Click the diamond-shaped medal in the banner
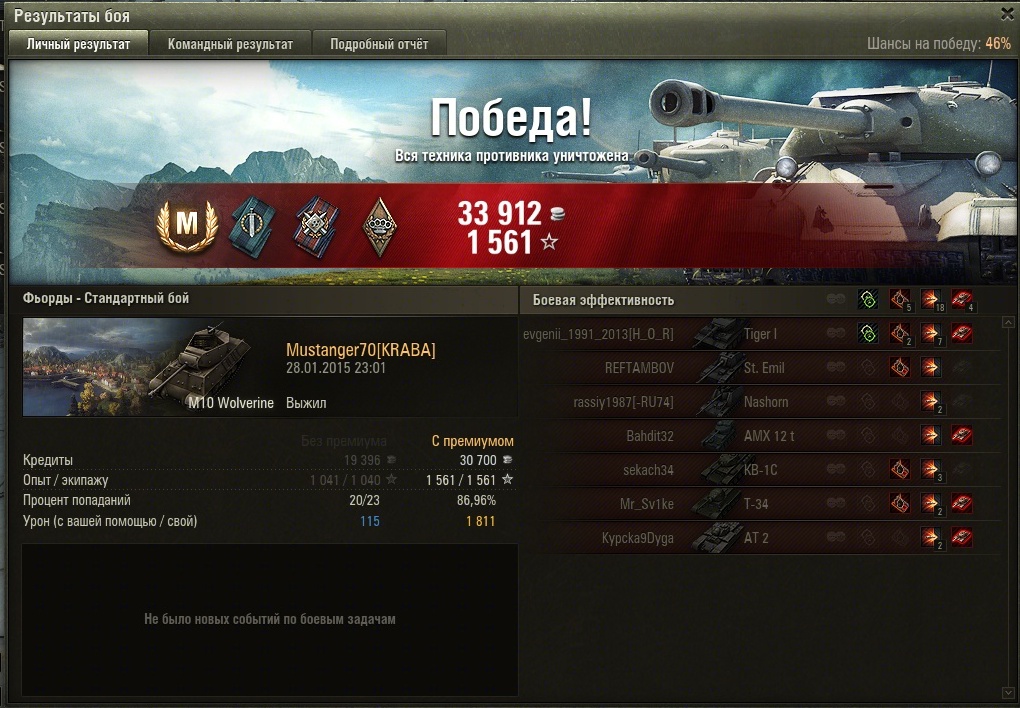The image size is (1020, 708). [378, 225]
